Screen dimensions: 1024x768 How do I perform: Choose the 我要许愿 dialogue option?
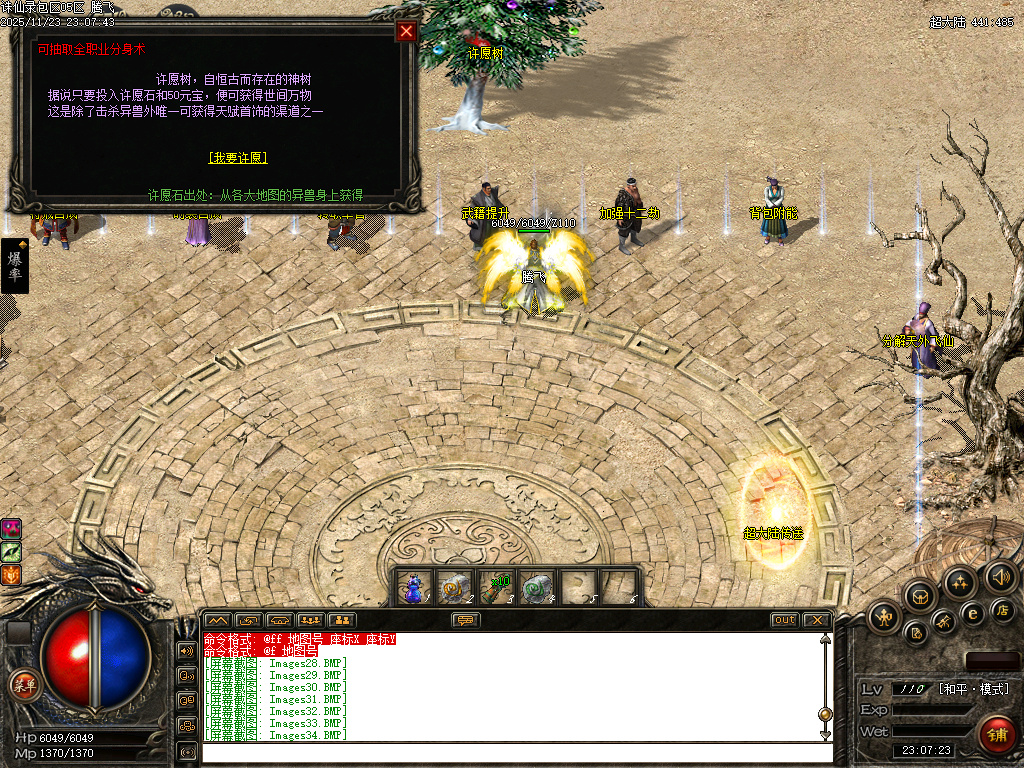[238, 158]
